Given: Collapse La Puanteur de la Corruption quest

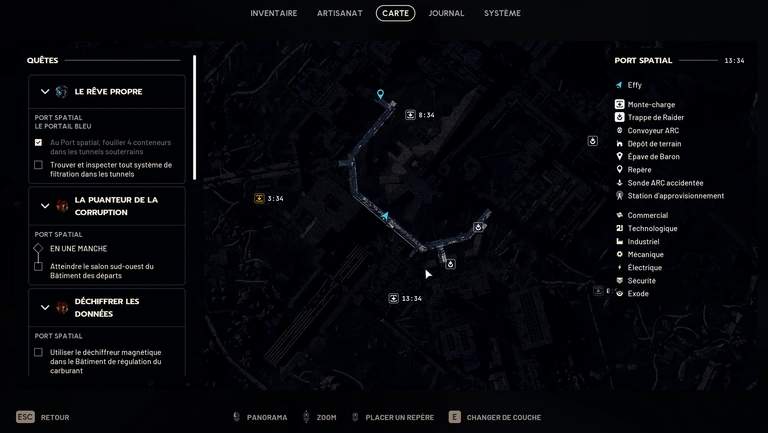Looking at the screenshot, I should pos(45,206).
